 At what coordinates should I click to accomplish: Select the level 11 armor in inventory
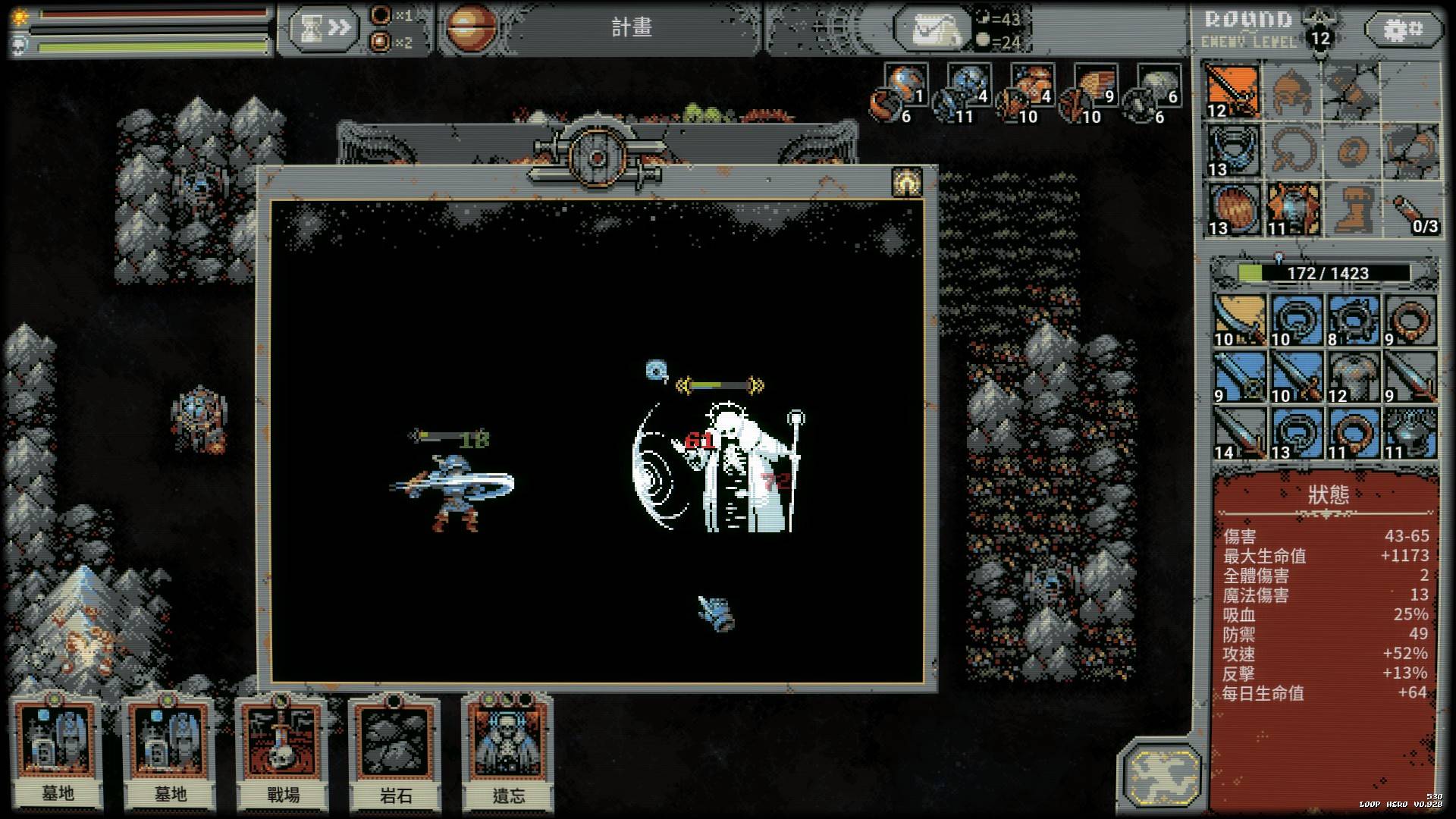pyautogui.click(x=1410, y=433)
